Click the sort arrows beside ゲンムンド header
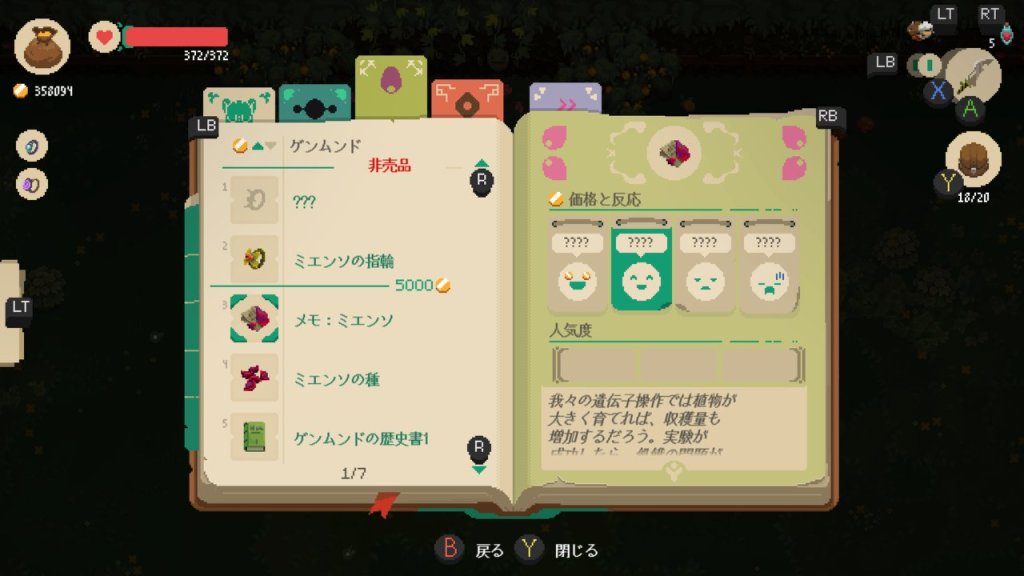This screenshot has height=576, width=1024. (x=256, y=146)
